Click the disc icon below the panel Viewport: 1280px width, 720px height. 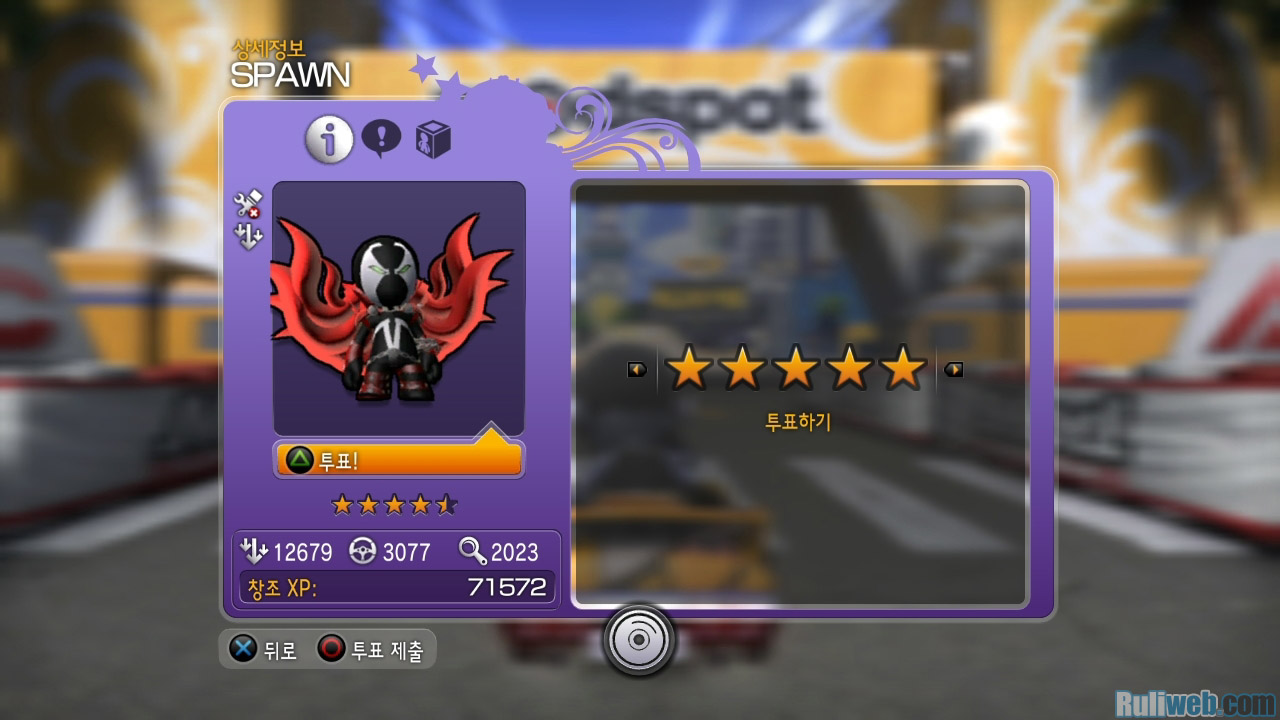point(639,640)
